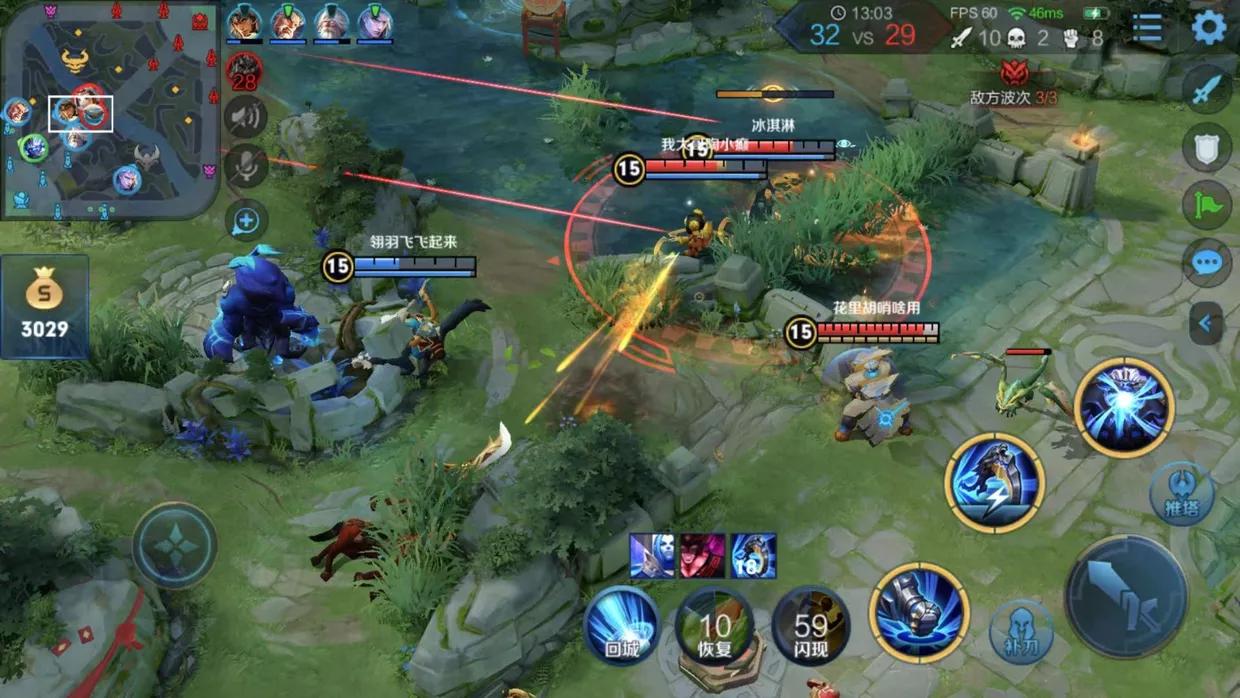This screenshot has width=1240, height=698.
Task: Activate the ultimate energy burst ability
Action: [x=1124, y=407]
